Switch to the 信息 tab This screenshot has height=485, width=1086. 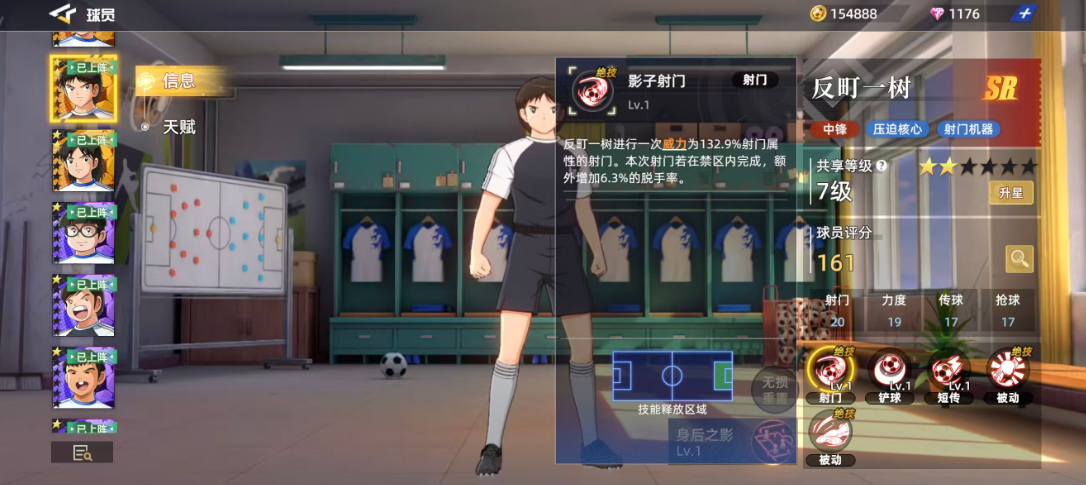click(179, 81)
